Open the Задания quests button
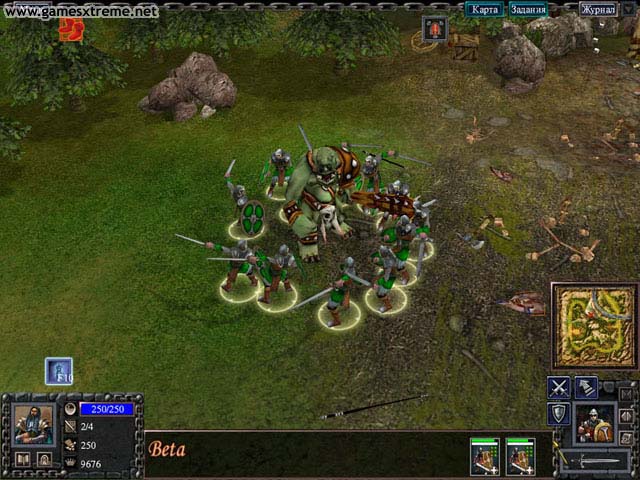 527,10
